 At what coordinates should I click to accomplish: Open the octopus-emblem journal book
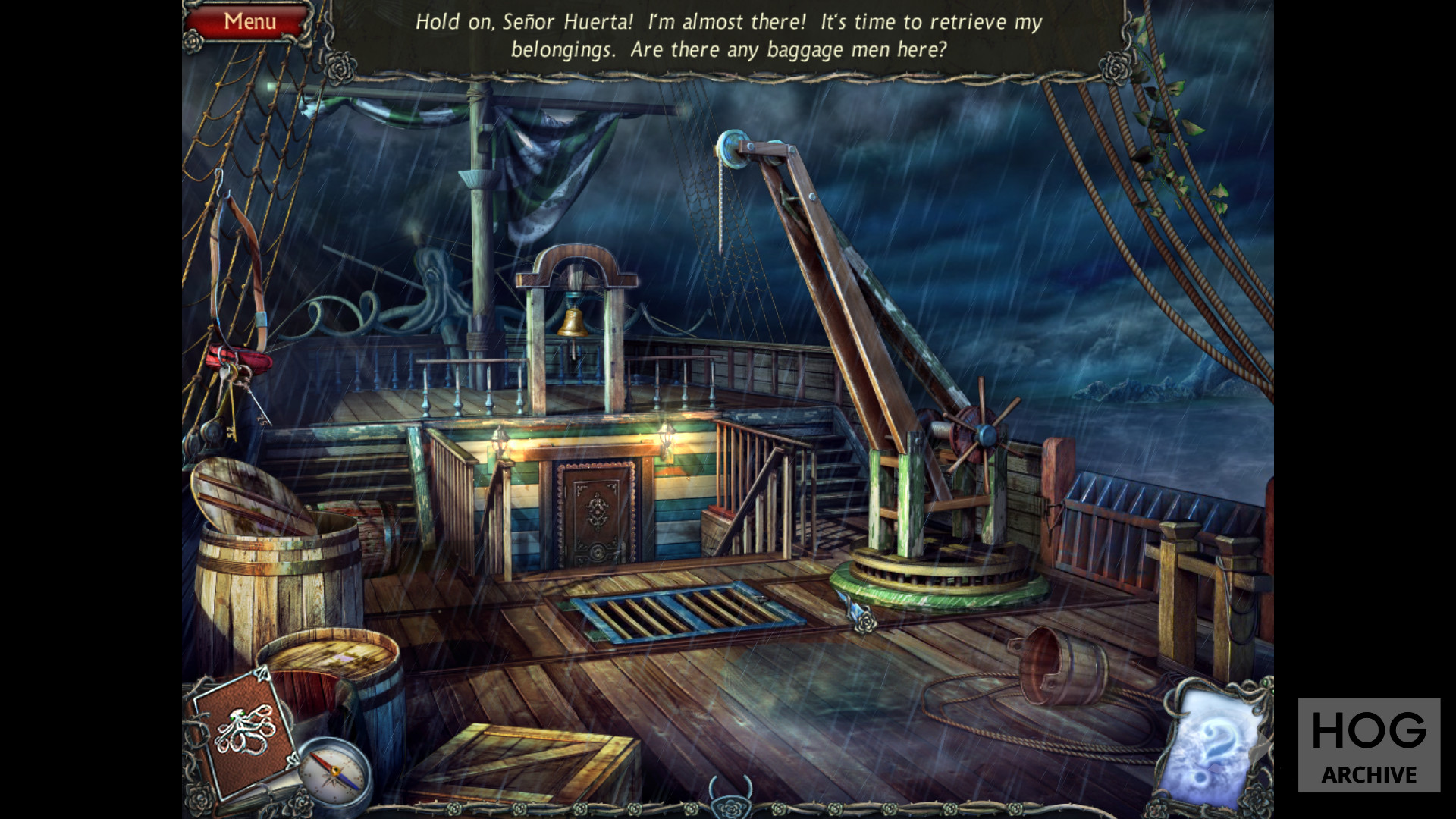(242, 730)
